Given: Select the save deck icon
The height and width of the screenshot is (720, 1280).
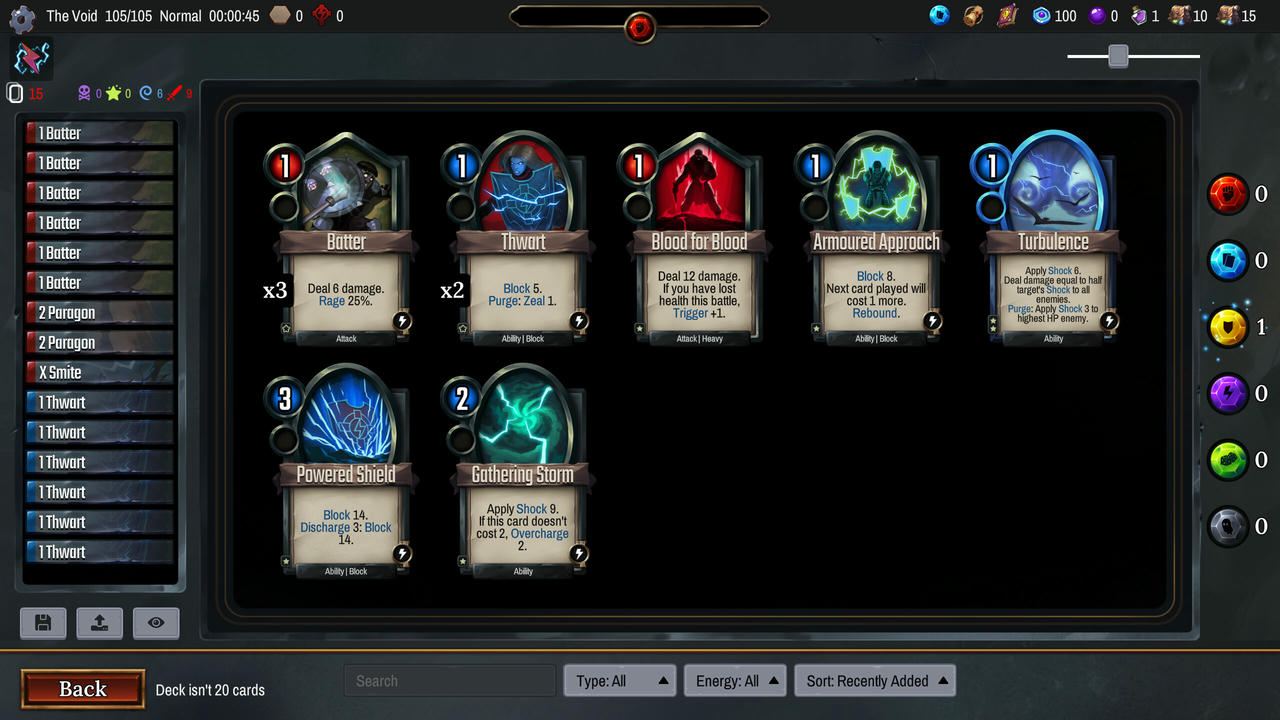Looking at the screenshot, I should click(x=43, y=623).
